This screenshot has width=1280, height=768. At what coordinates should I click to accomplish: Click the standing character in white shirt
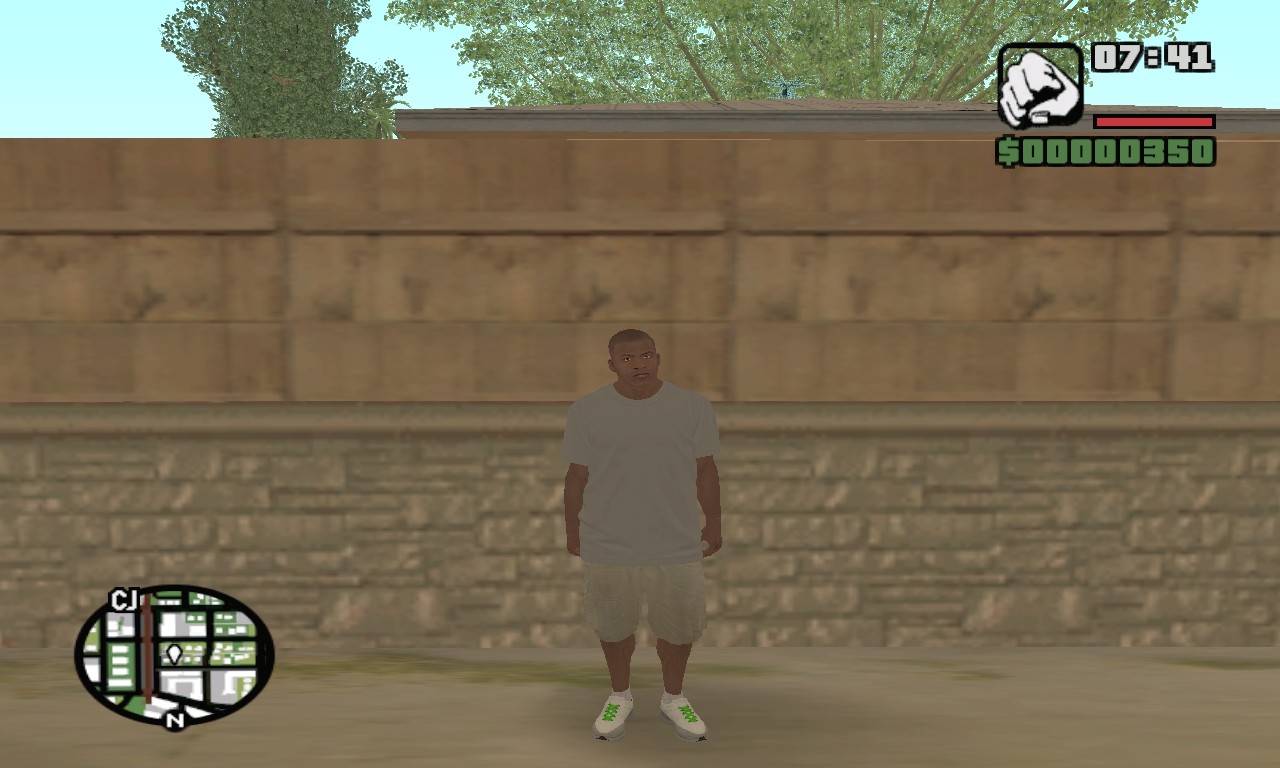point(640,480)
